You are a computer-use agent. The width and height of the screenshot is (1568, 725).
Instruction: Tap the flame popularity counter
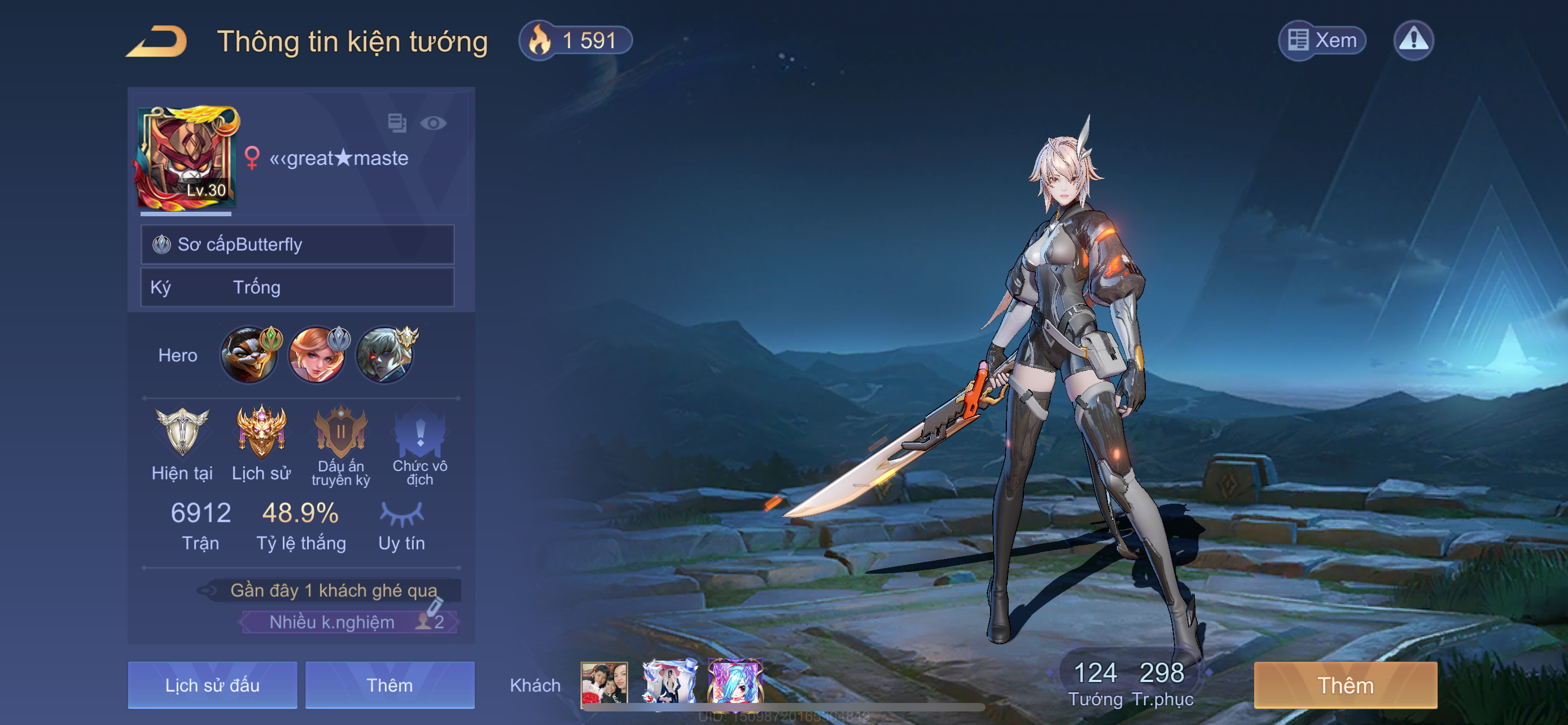575,41
